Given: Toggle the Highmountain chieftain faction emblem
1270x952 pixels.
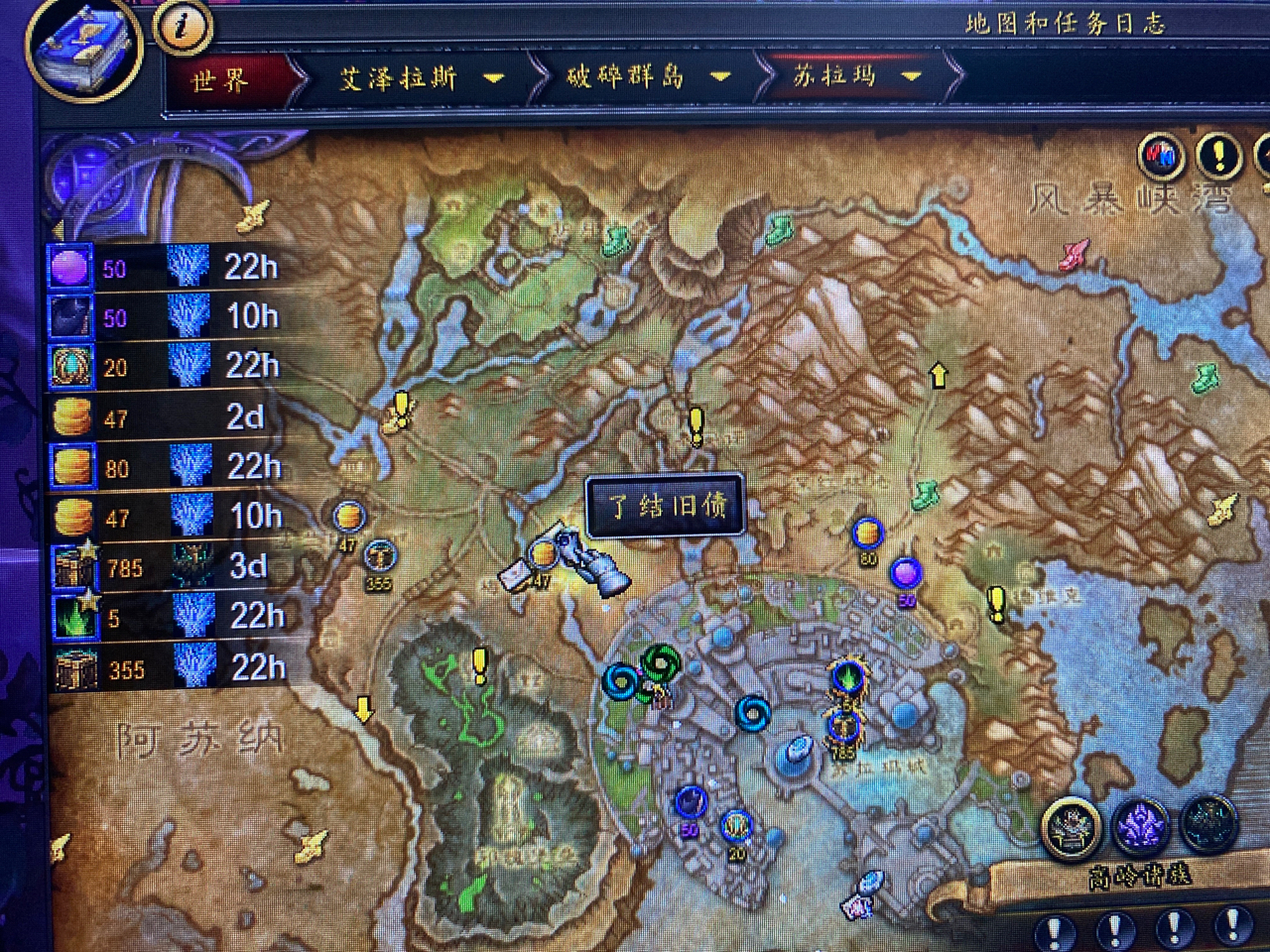Looking at the screenshot, I should (x=1072, y=826).
